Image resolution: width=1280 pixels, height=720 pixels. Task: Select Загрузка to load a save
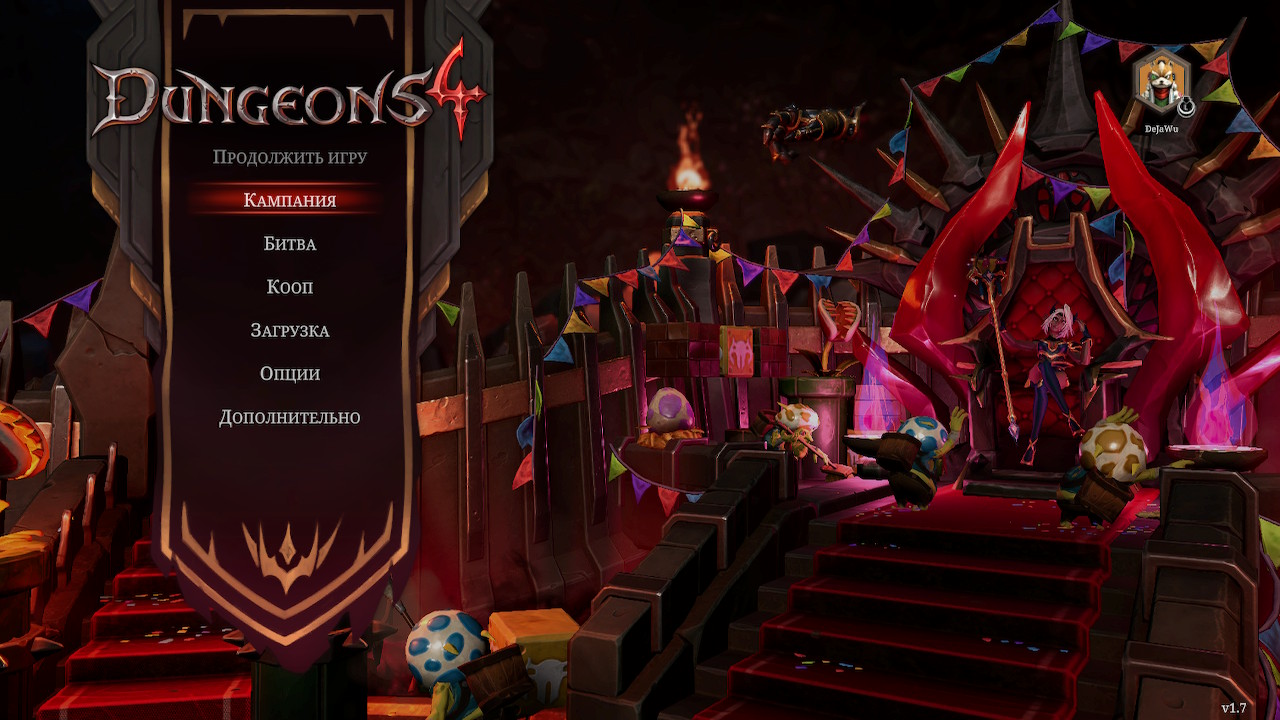289,330
